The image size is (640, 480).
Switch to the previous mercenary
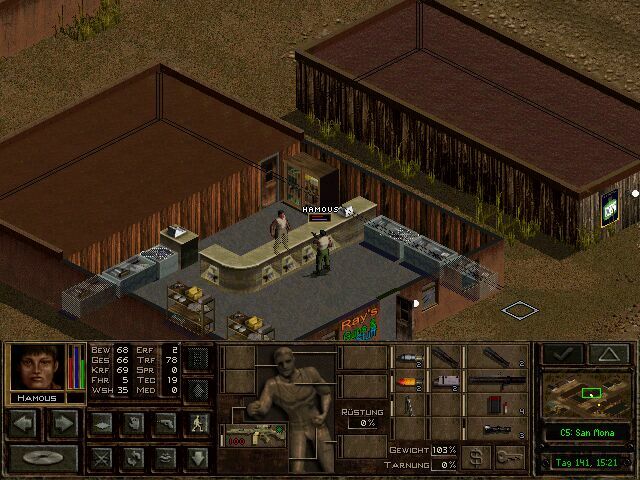coord(26,423)
